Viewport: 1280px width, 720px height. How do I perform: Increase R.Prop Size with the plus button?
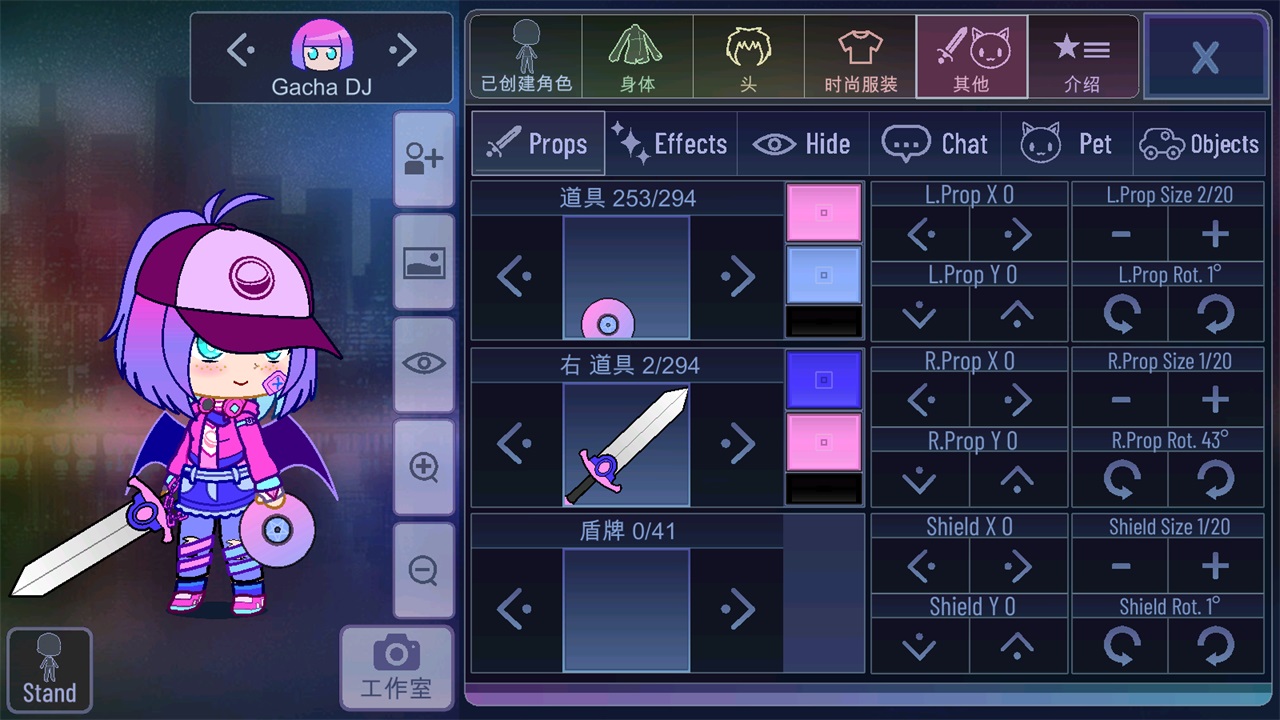[1215, 399]
